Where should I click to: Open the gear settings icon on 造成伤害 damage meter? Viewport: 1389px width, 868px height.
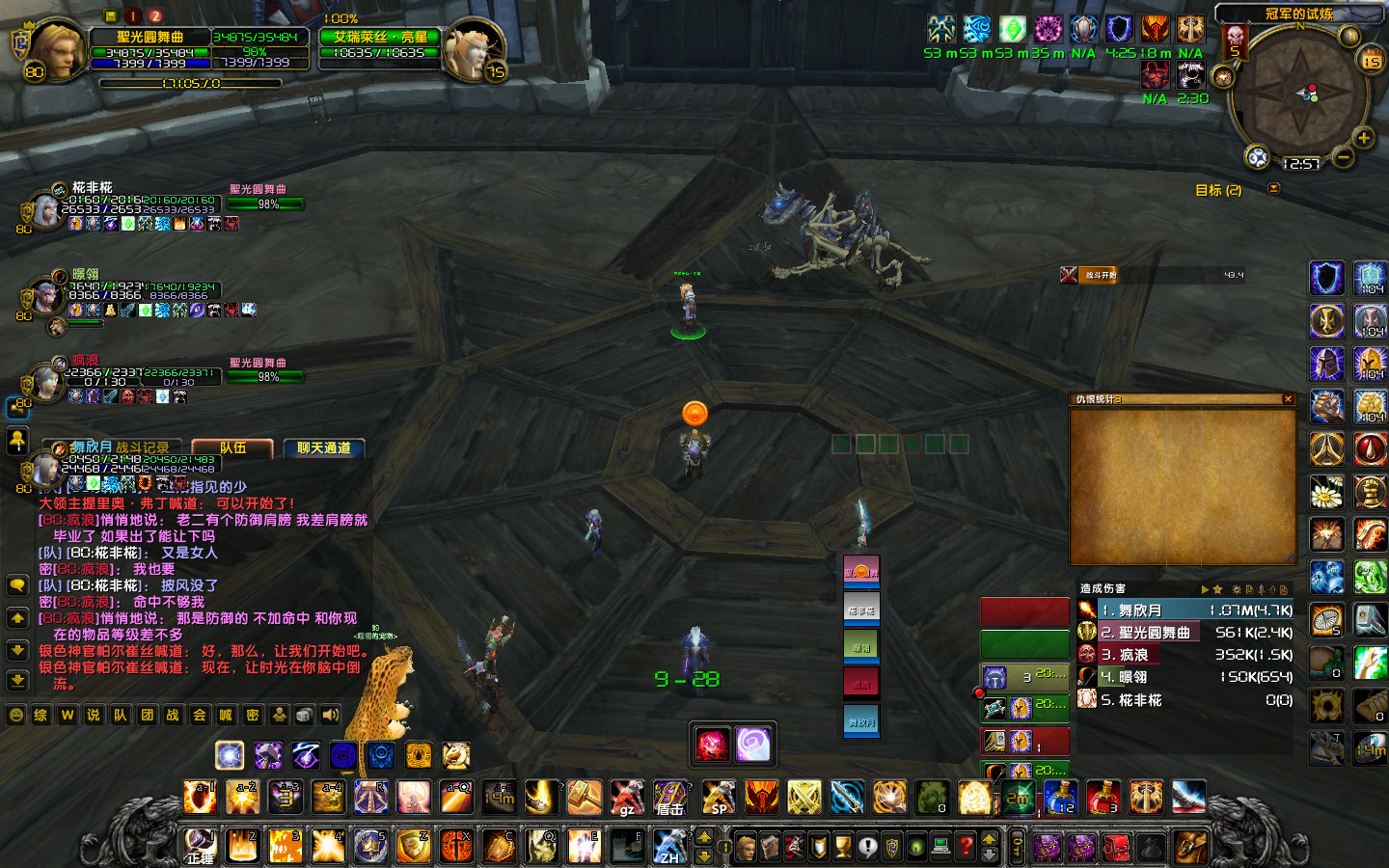coord(1237,588)
